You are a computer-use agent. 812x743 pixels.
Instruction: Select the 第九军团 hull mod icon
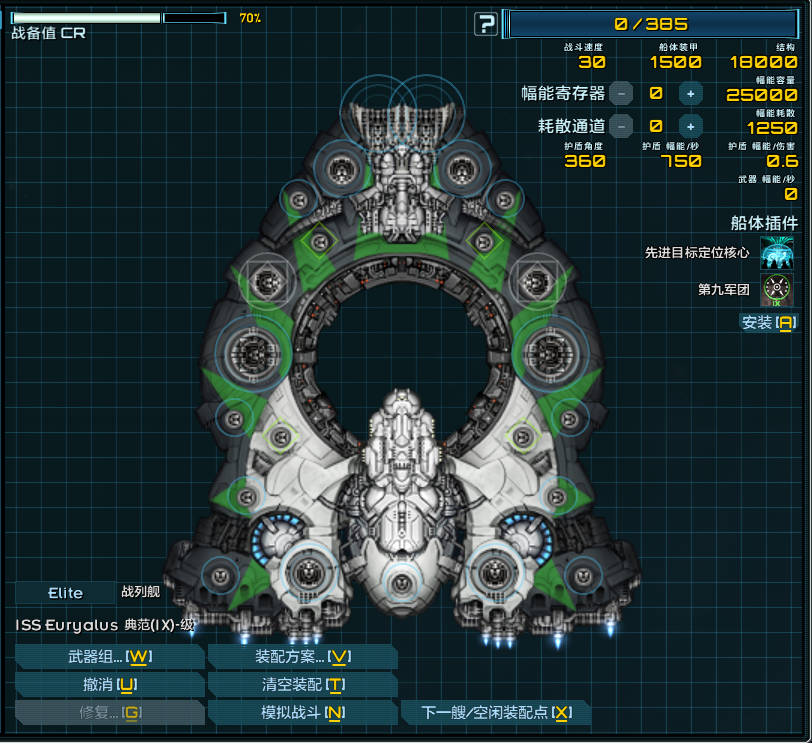pos(777,290)
